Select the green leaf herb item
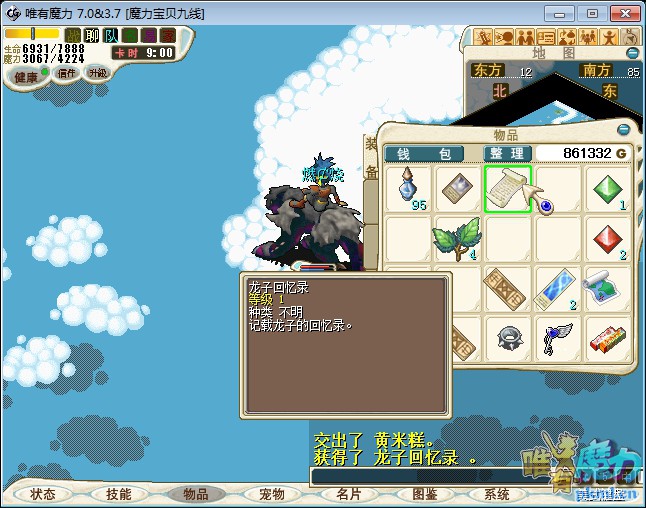 pos(457,238)
